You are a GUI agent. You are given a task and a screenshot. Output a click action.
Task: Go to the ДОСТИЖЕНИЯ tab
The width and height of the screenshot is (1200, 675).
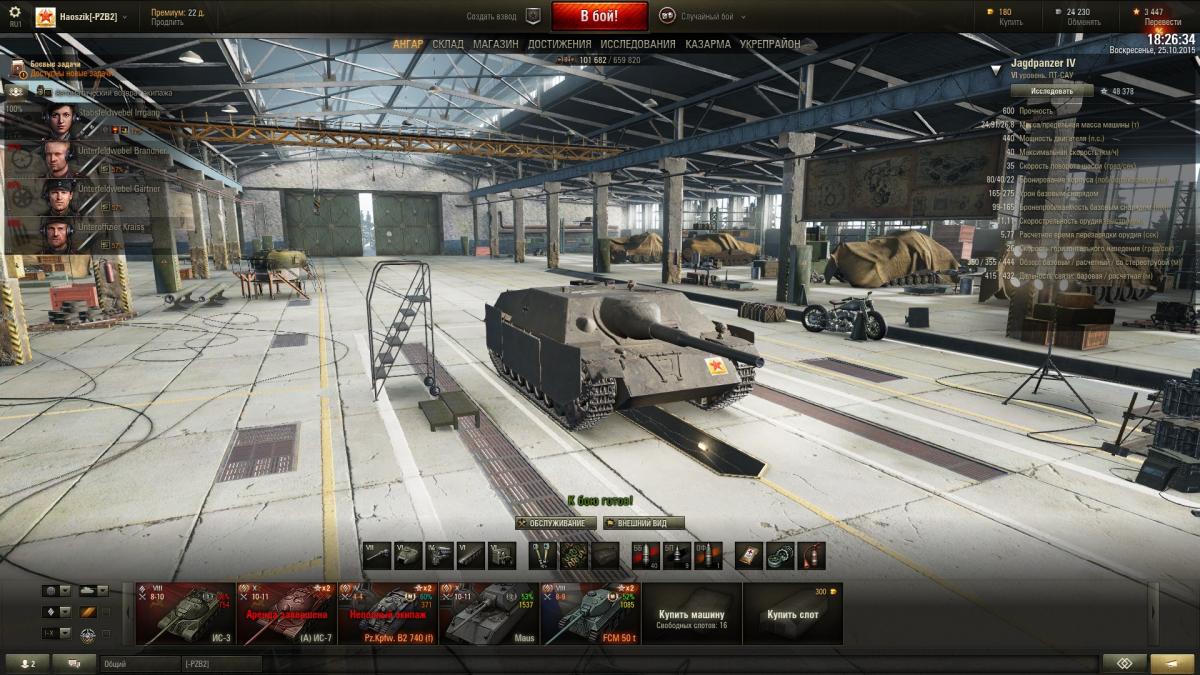(x=559, y=44)
